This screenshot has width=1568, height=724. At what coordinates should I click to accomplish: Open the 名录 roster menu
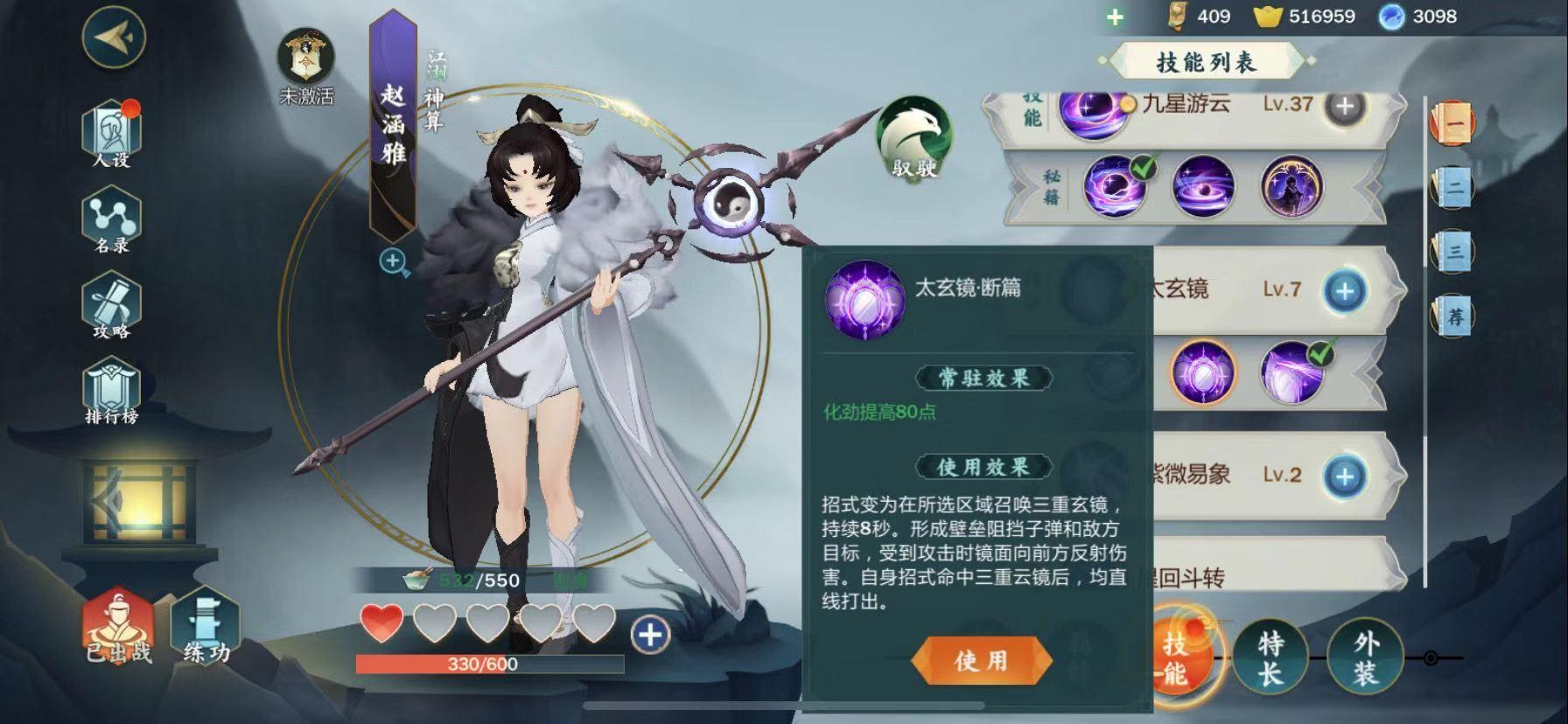pos(111,220)
